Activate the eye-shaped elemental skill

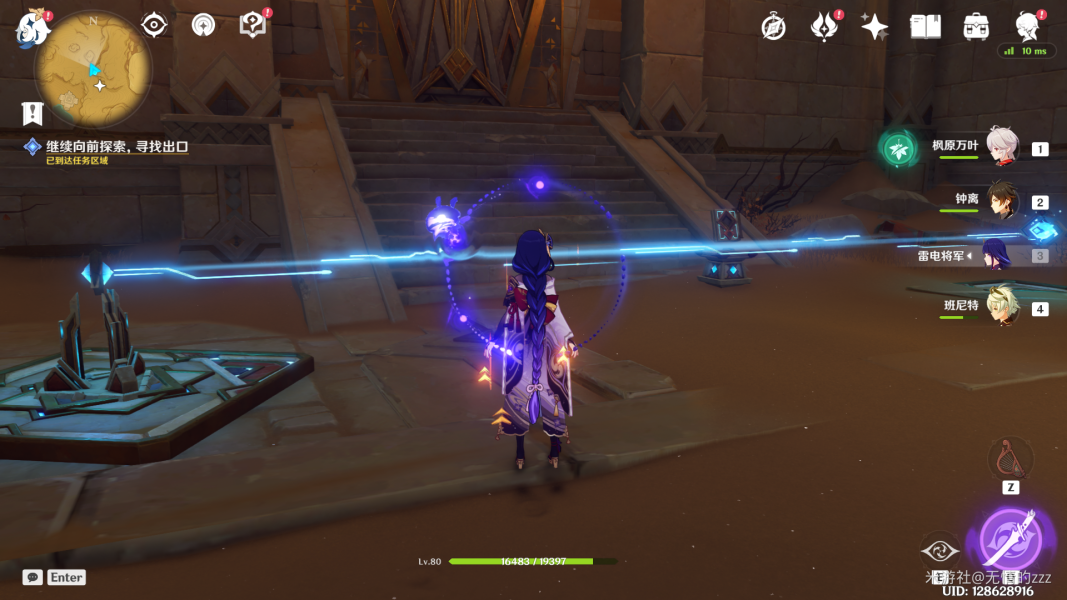click(940, 549)
